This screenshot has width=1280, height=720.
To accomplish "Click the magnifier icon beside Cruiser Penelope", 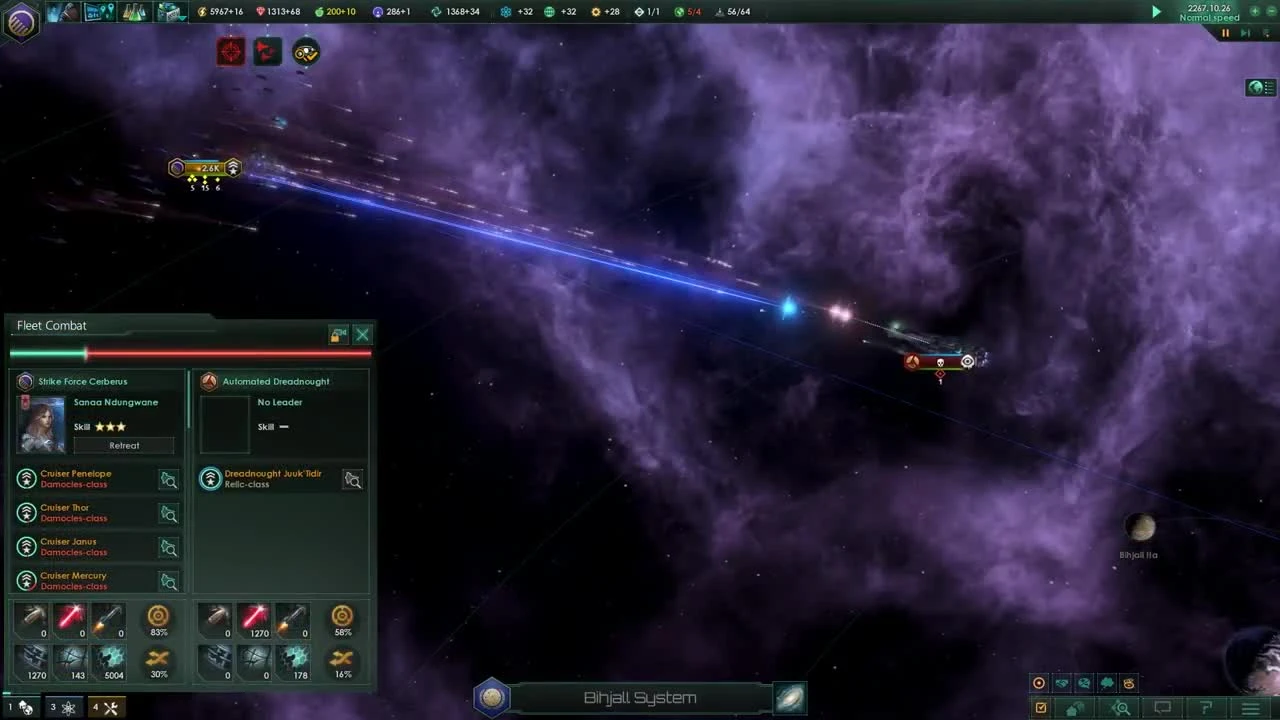I will coord(169,480).
